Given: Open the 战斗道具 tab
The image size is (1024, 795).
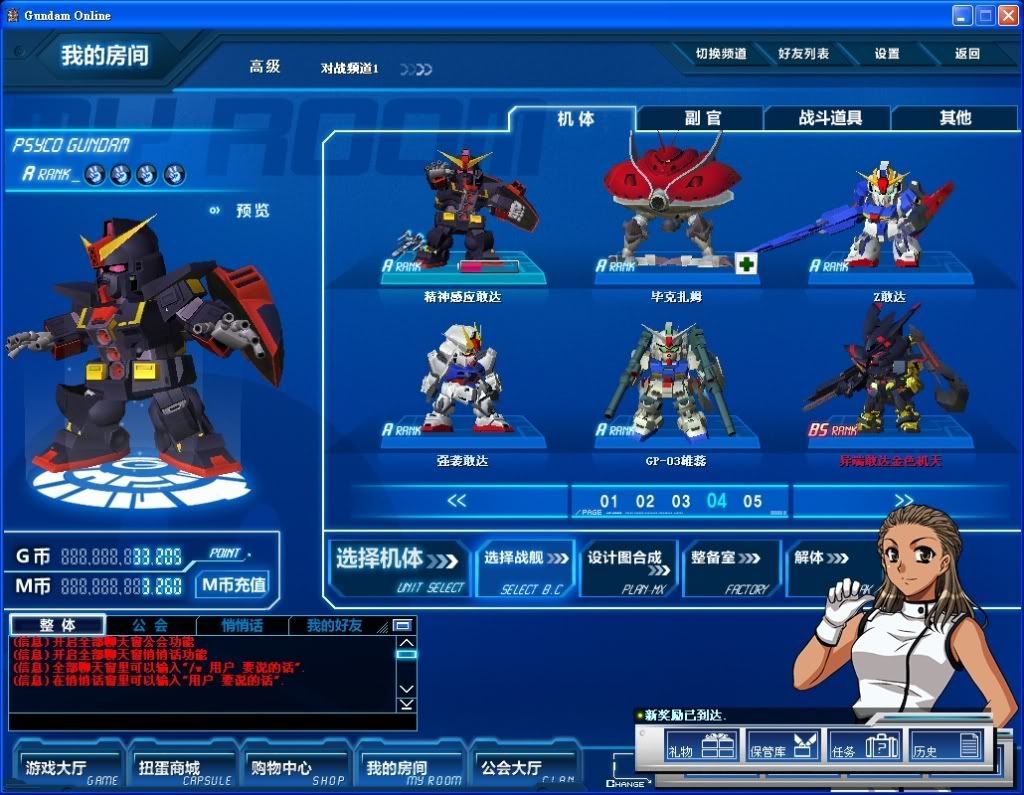Looking at the screenshot, I should 829,118.
